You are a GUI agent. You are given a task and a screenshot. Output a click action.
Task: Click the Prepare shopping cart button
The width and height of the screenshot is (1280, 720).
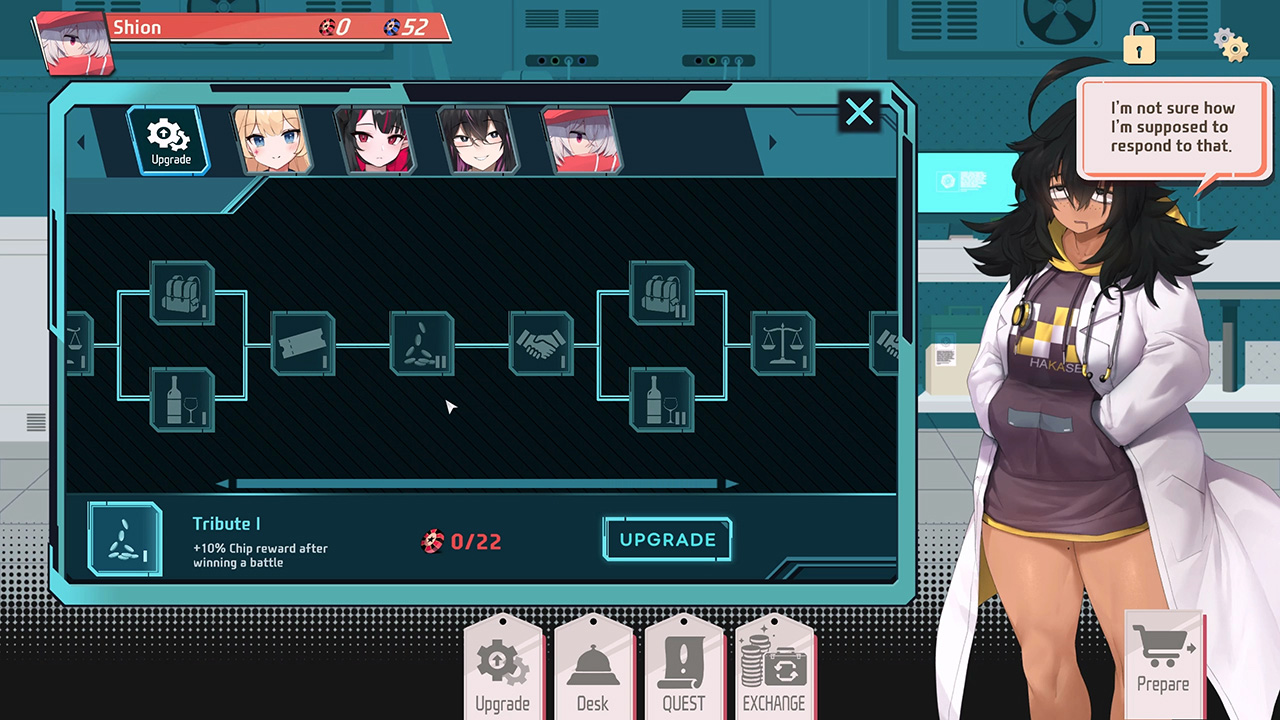(x=1163, y=657)
